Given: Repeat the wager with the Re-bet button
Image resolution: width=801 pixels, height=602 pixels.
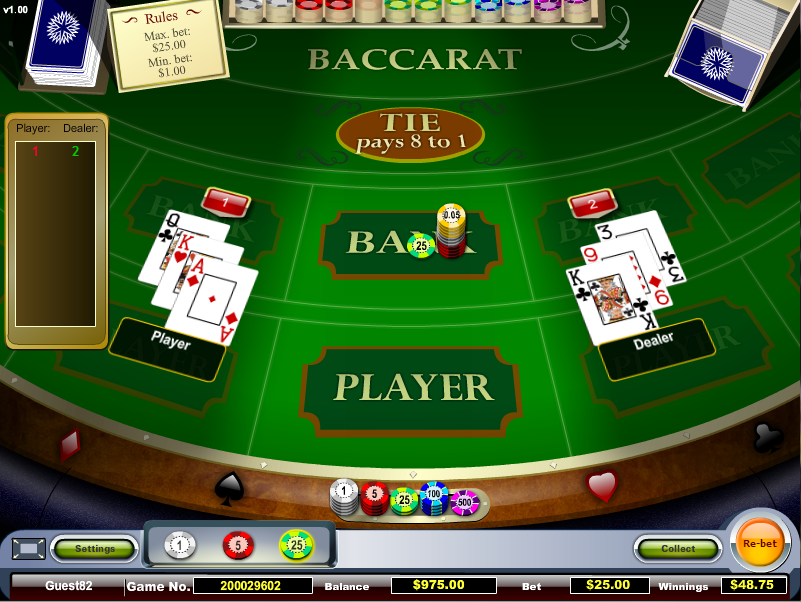Looking at the screenshot, I should (759, 543).
